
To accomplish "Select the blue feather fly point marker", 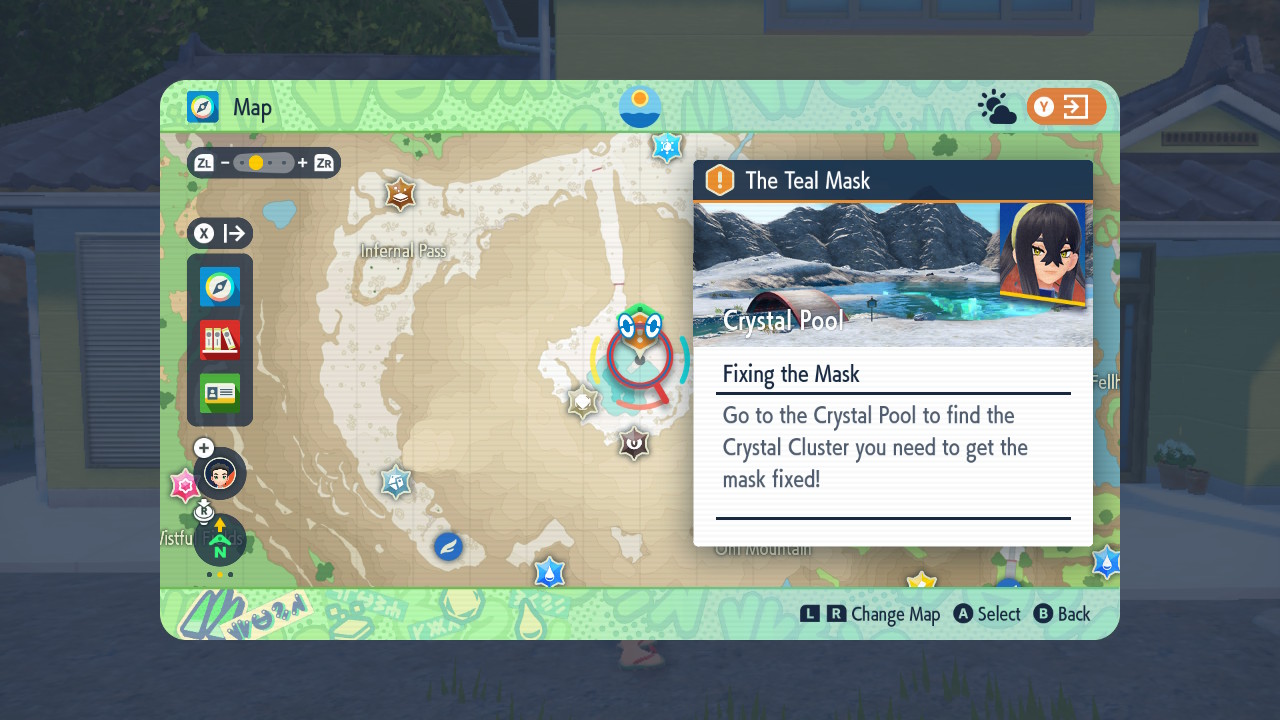I will coord(448,547).
